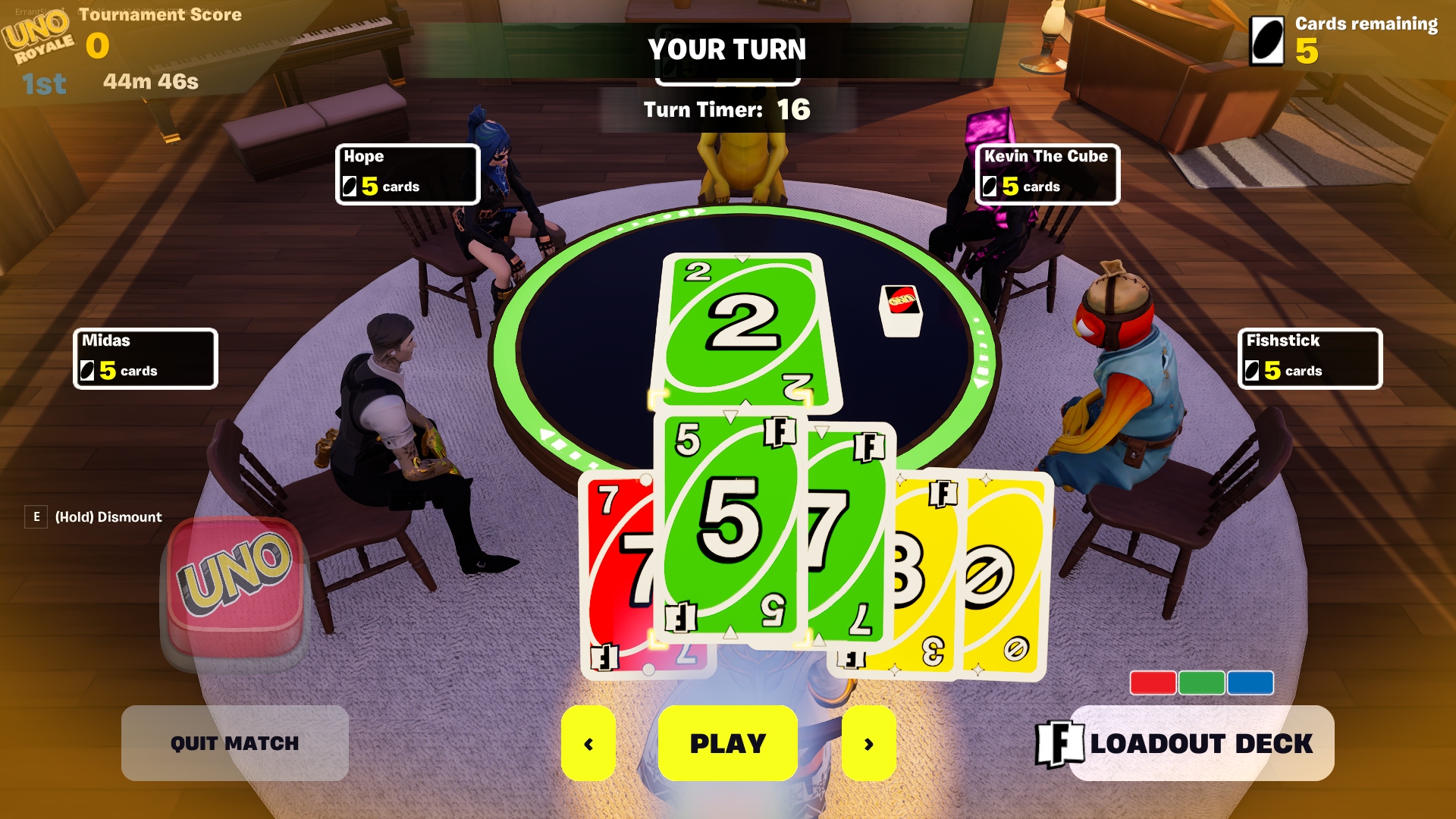Select Kevin The Cube's player panel

click(1046, 174)
